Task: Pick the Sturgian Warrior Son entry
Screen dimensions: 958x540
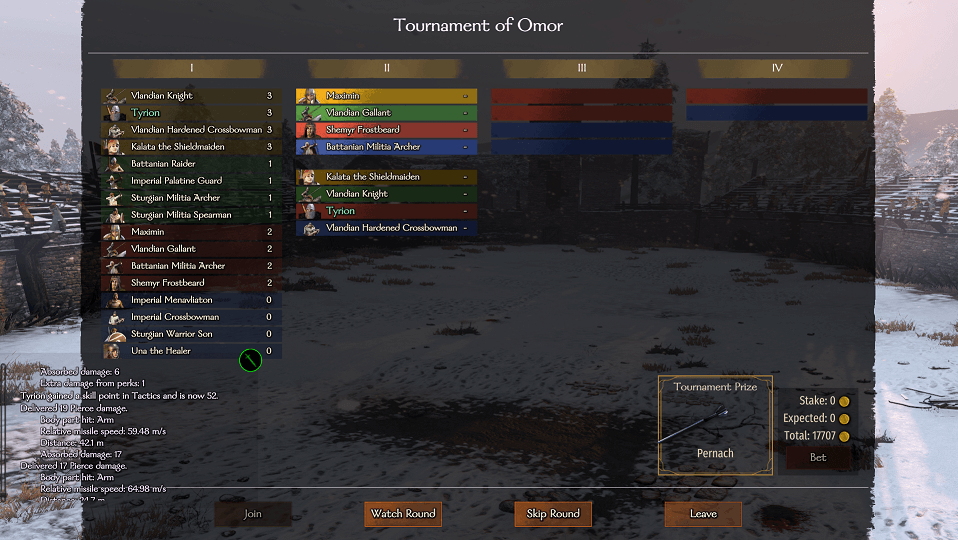Action: [190, 334]
